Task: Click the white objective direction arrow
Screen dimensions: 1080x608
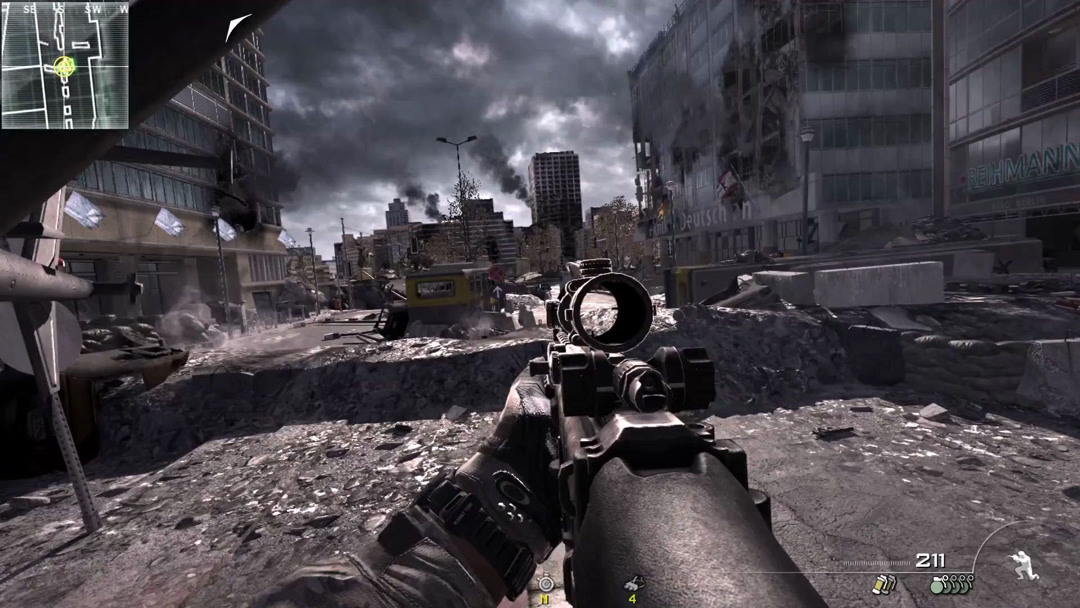Action: pos(238,27)
